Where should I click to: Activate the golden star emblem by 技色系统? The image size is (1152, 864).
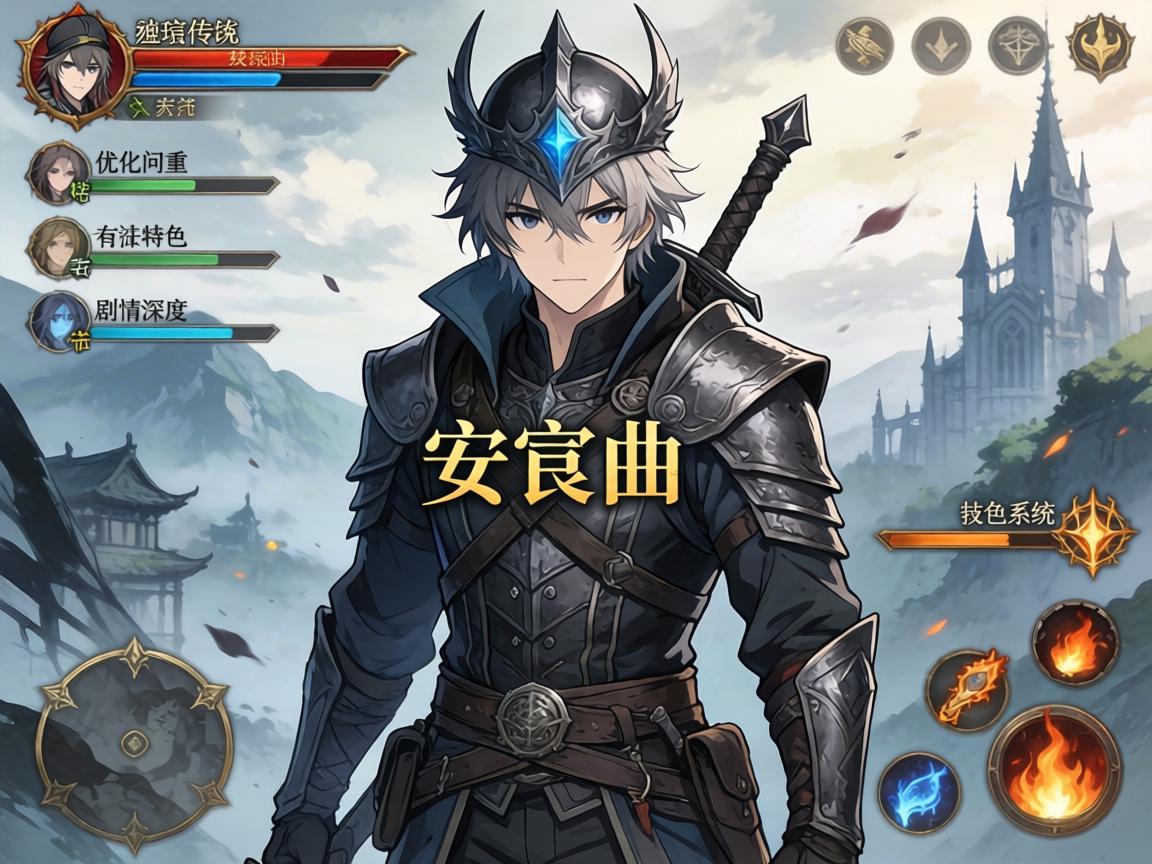pyautogui.click(x=1095, y=531)
